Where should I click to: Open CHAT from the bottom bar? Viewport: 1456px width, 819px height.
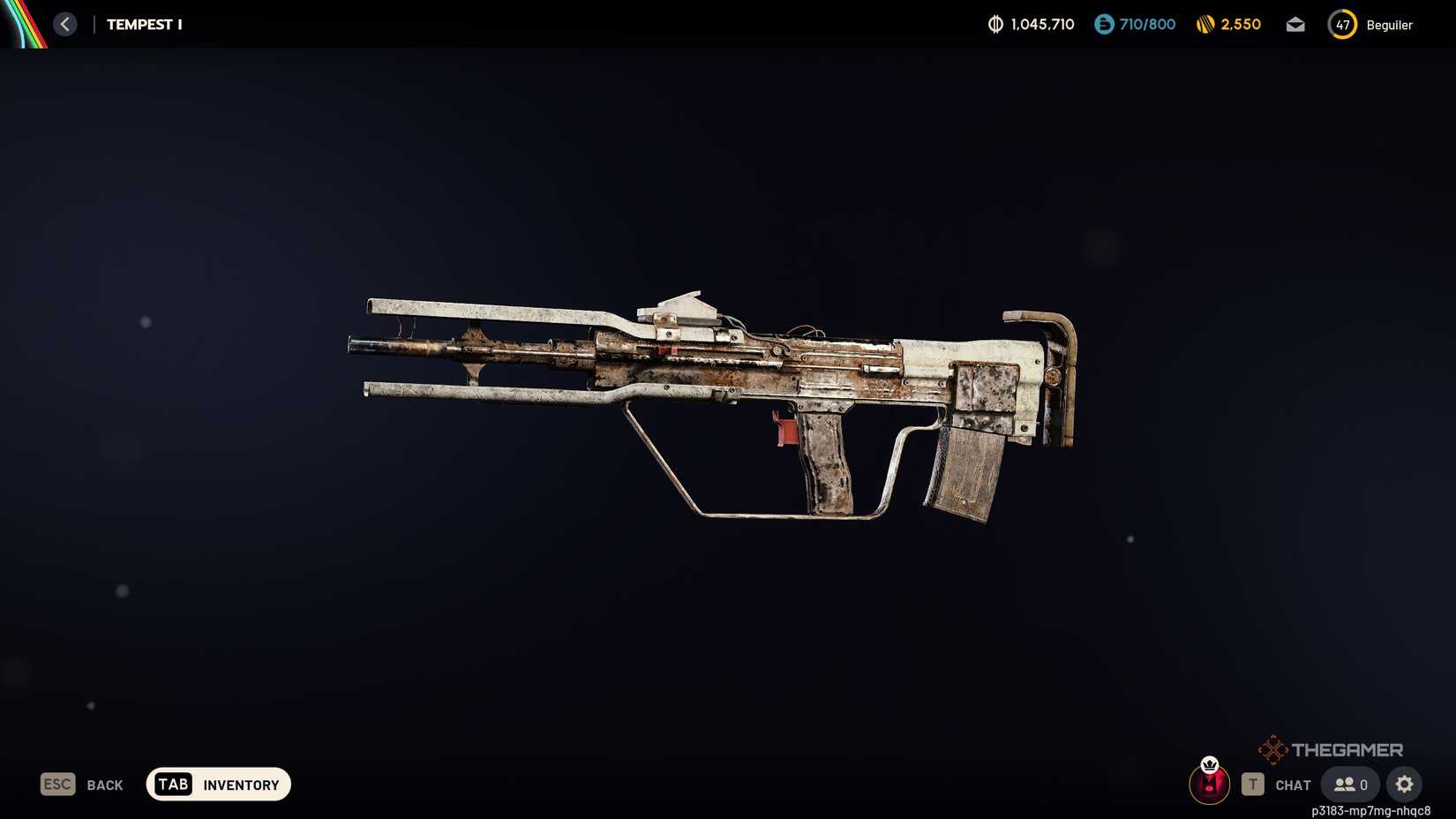(x=1293, y=785)
